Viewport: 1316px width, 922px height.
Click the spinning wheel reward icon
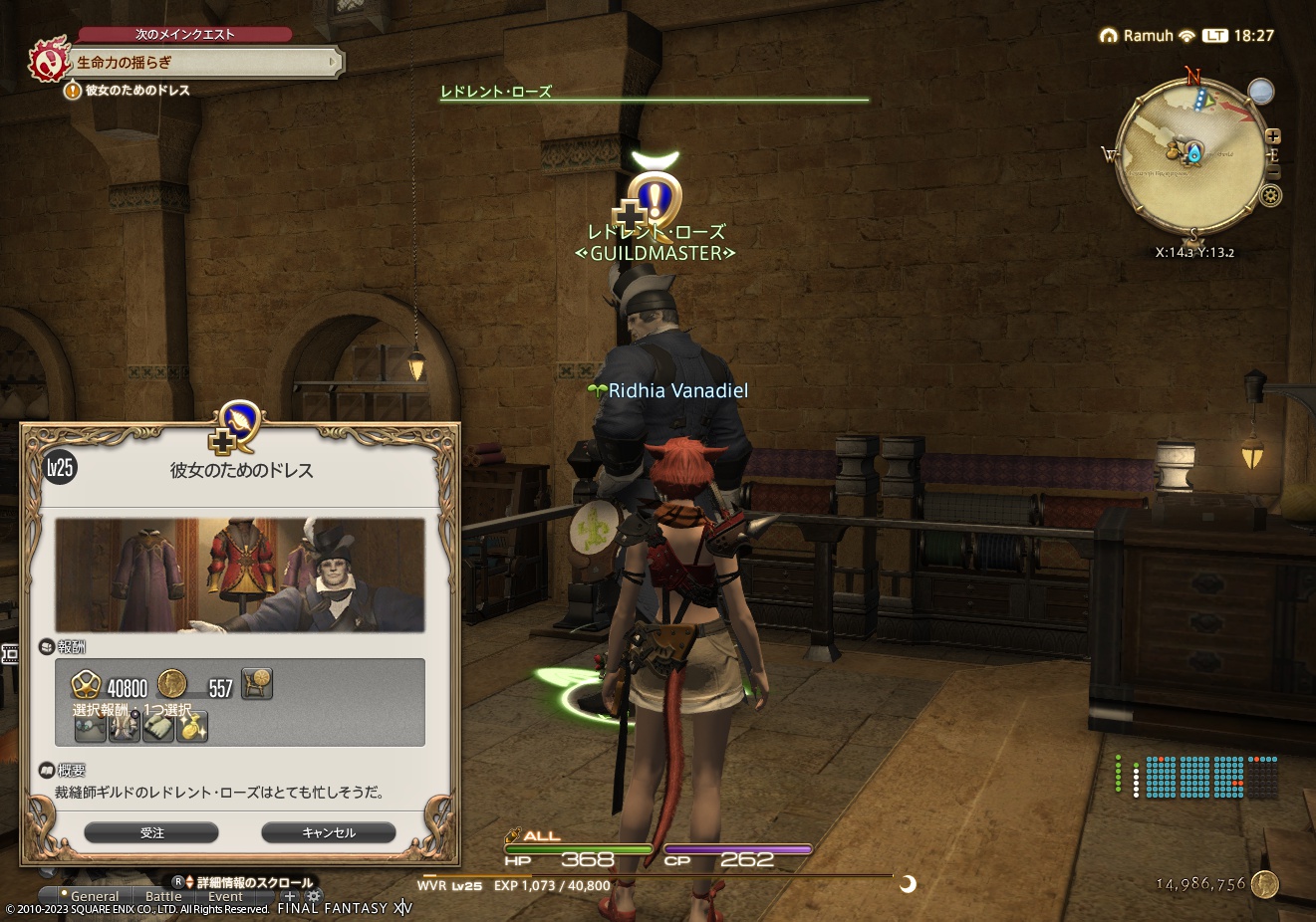coord(257,684)
